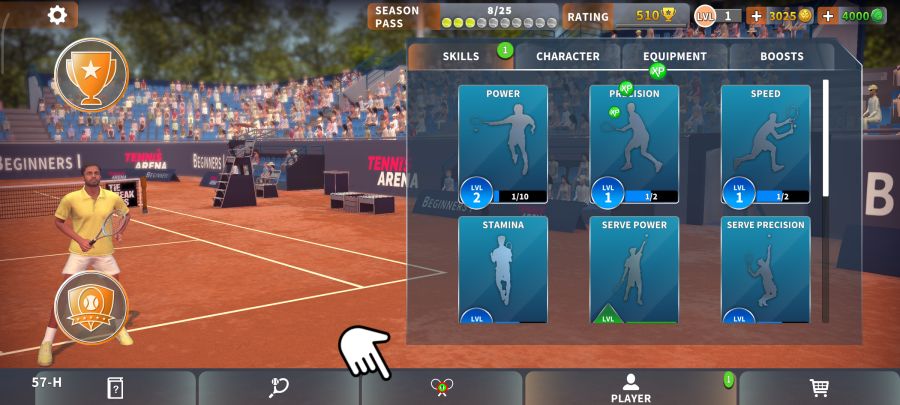Show the Boosts tab
Screen dimensions: 900x405
coord(781,57)
